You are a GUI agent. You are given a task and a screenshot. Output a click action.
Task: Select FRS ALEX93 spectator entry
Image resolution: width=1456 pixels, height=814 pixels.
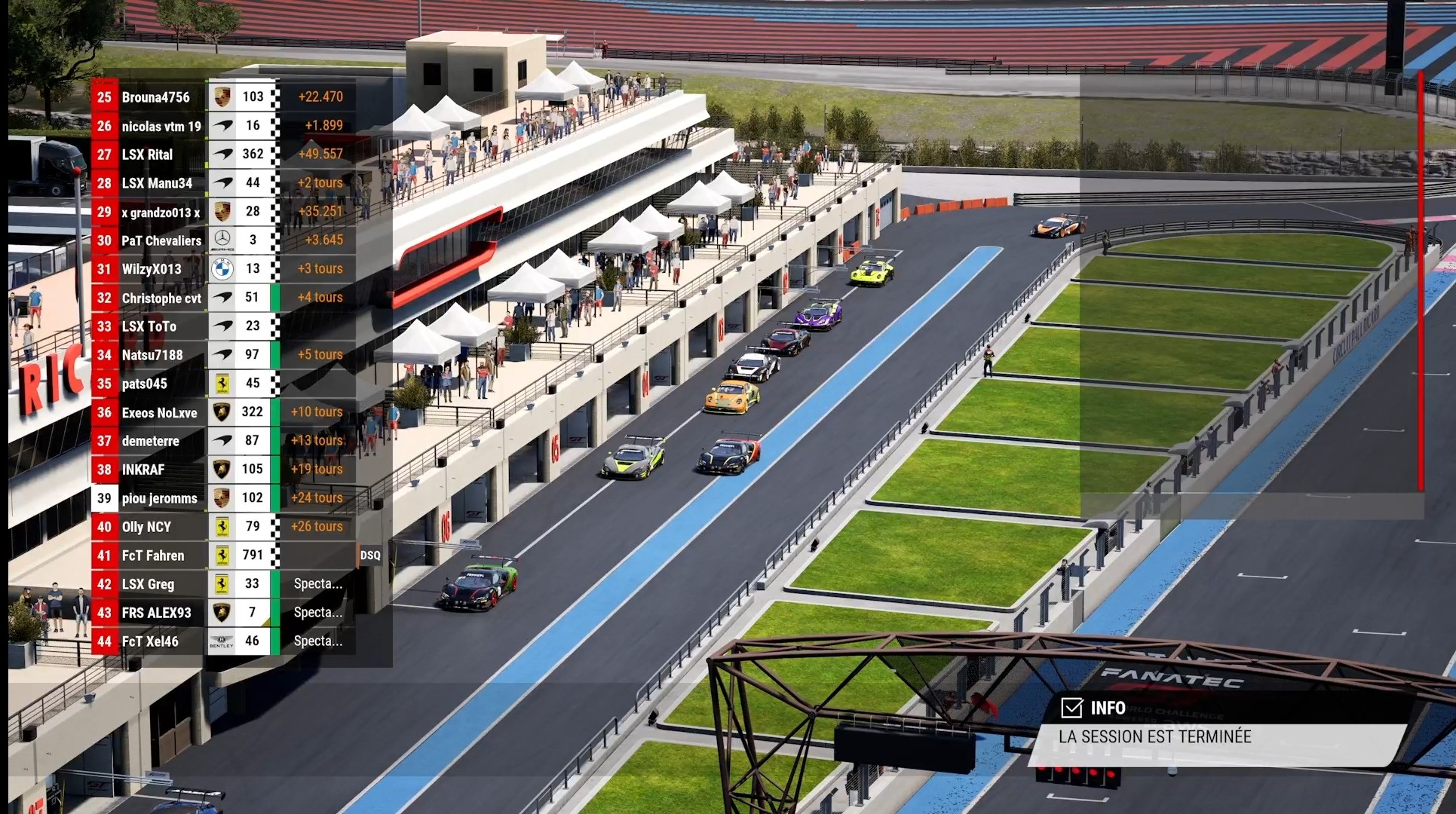(x=157, y=613)
